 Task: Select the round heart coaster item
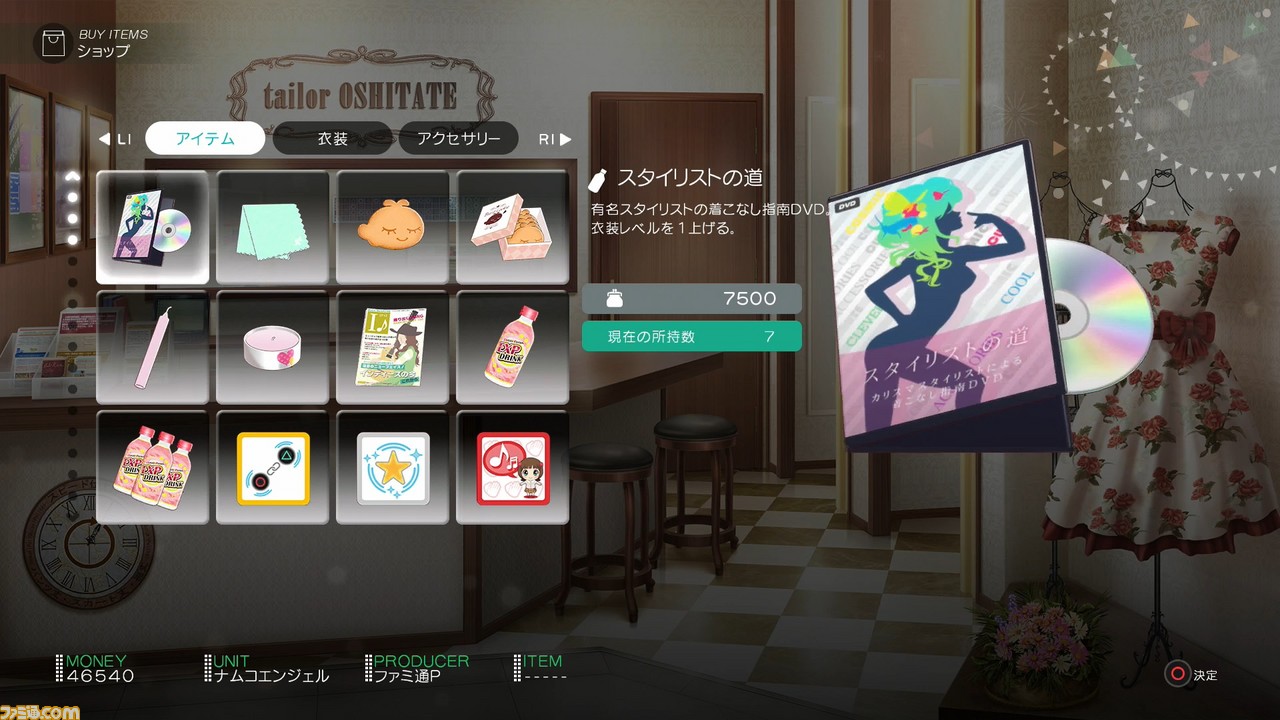pyautogui.click(x=272, y=347)
